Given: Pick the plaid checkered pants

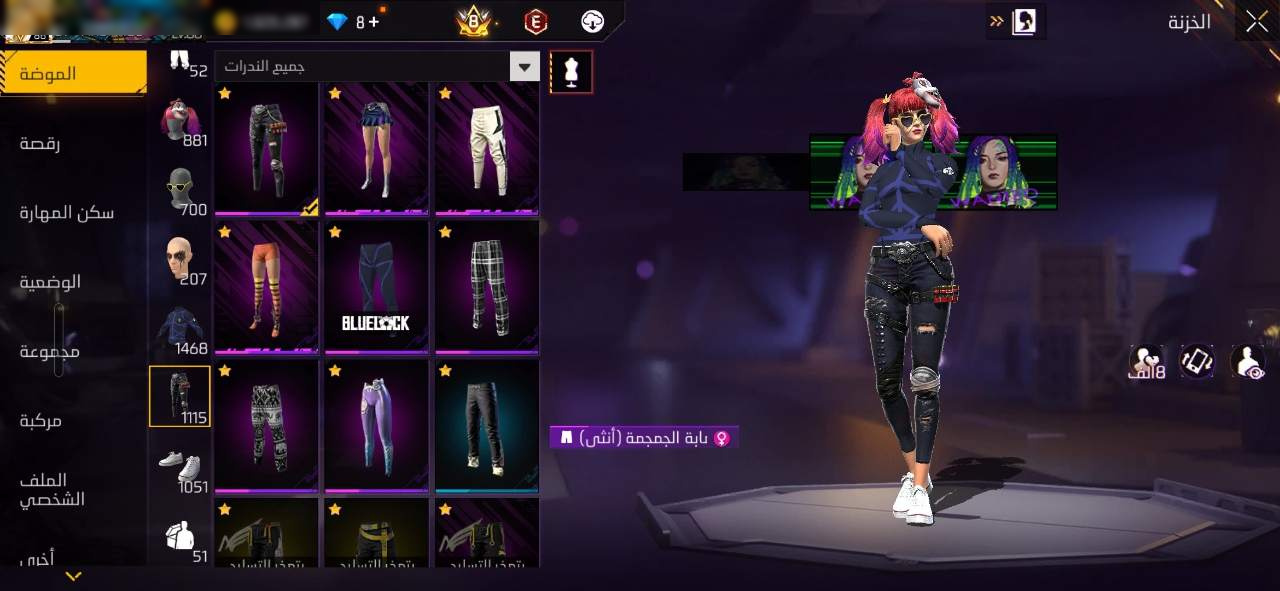Looking at the screenshot, I should pyautogui.click(x=487, y=288).
